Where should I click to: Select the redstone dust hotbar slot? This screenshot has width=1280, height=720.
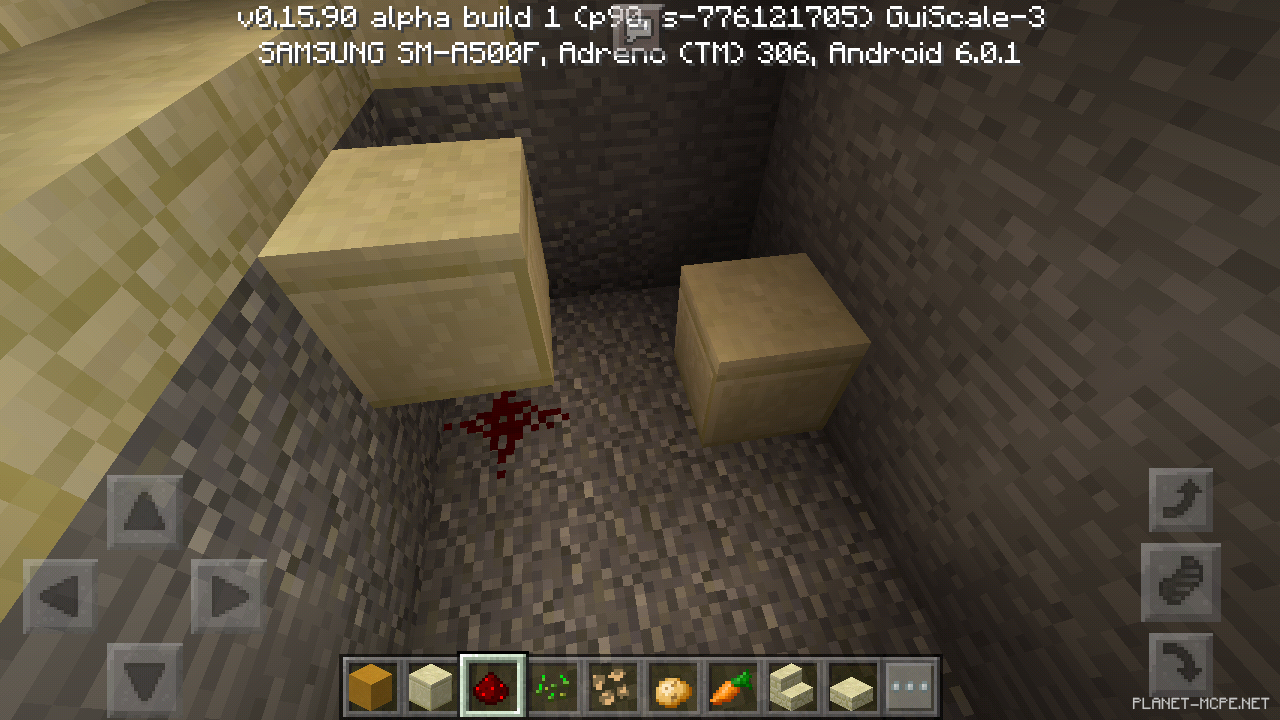(x=492, y=684)
